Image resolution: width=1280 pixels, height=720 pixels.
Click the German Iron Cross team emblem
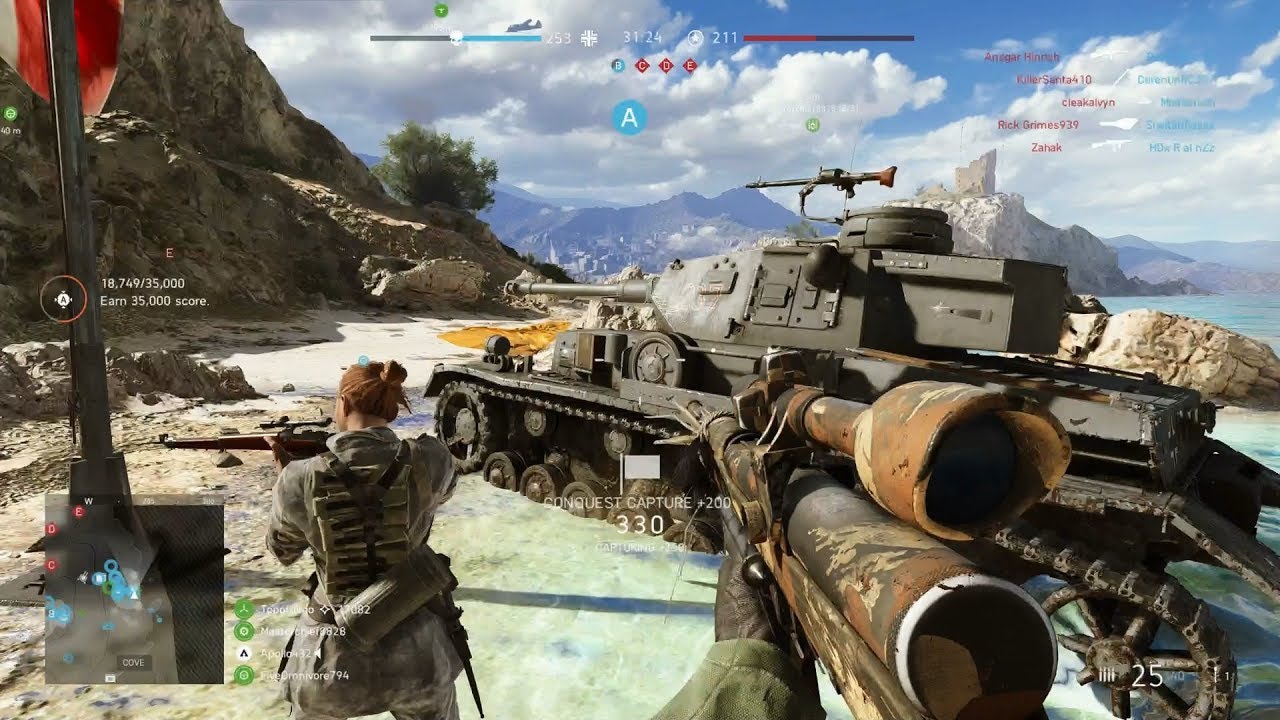pos(590,37)
